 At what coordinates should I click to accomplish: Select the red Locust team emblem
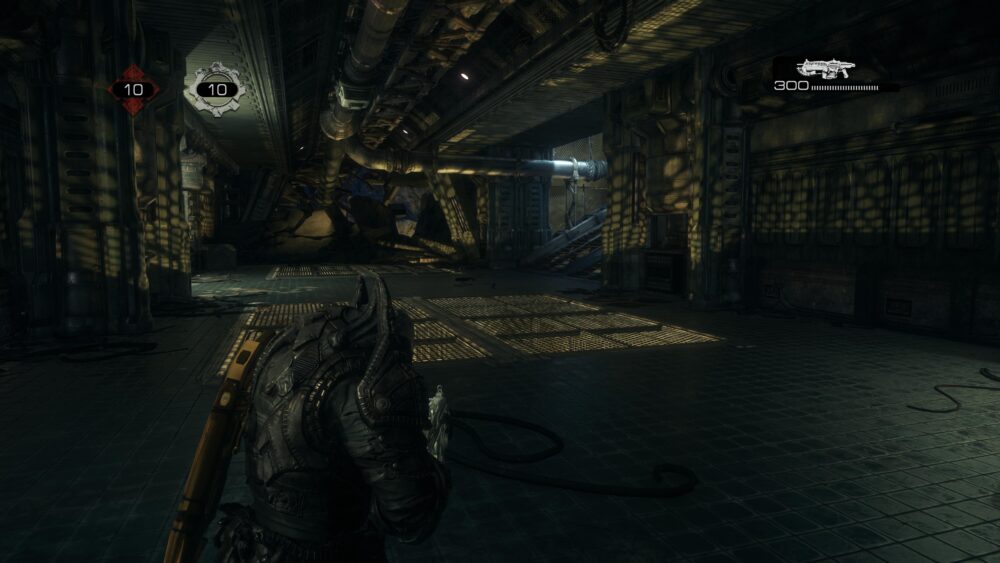pos(133,90)
